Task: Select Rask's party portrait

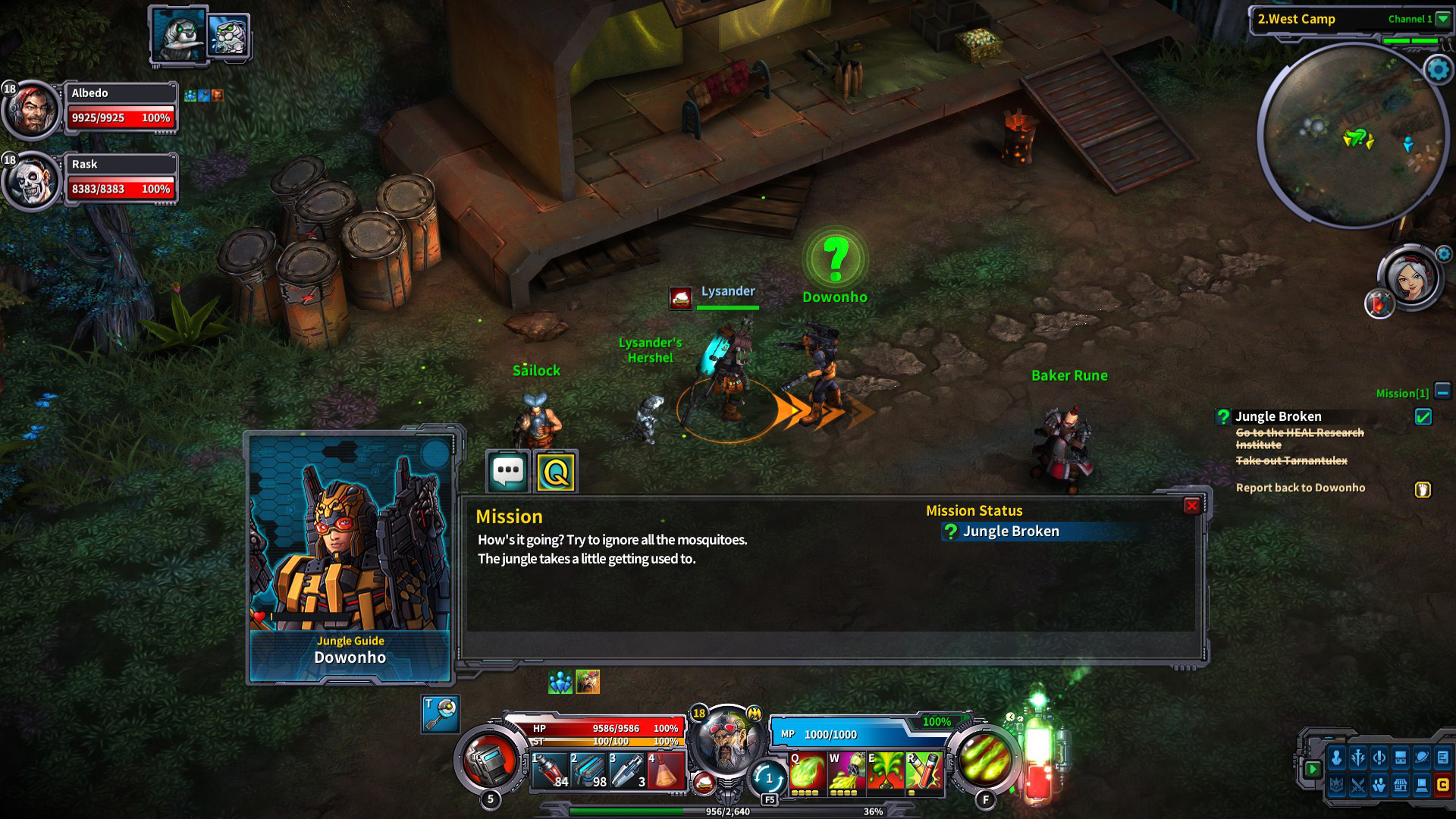Action: point(32,182)
